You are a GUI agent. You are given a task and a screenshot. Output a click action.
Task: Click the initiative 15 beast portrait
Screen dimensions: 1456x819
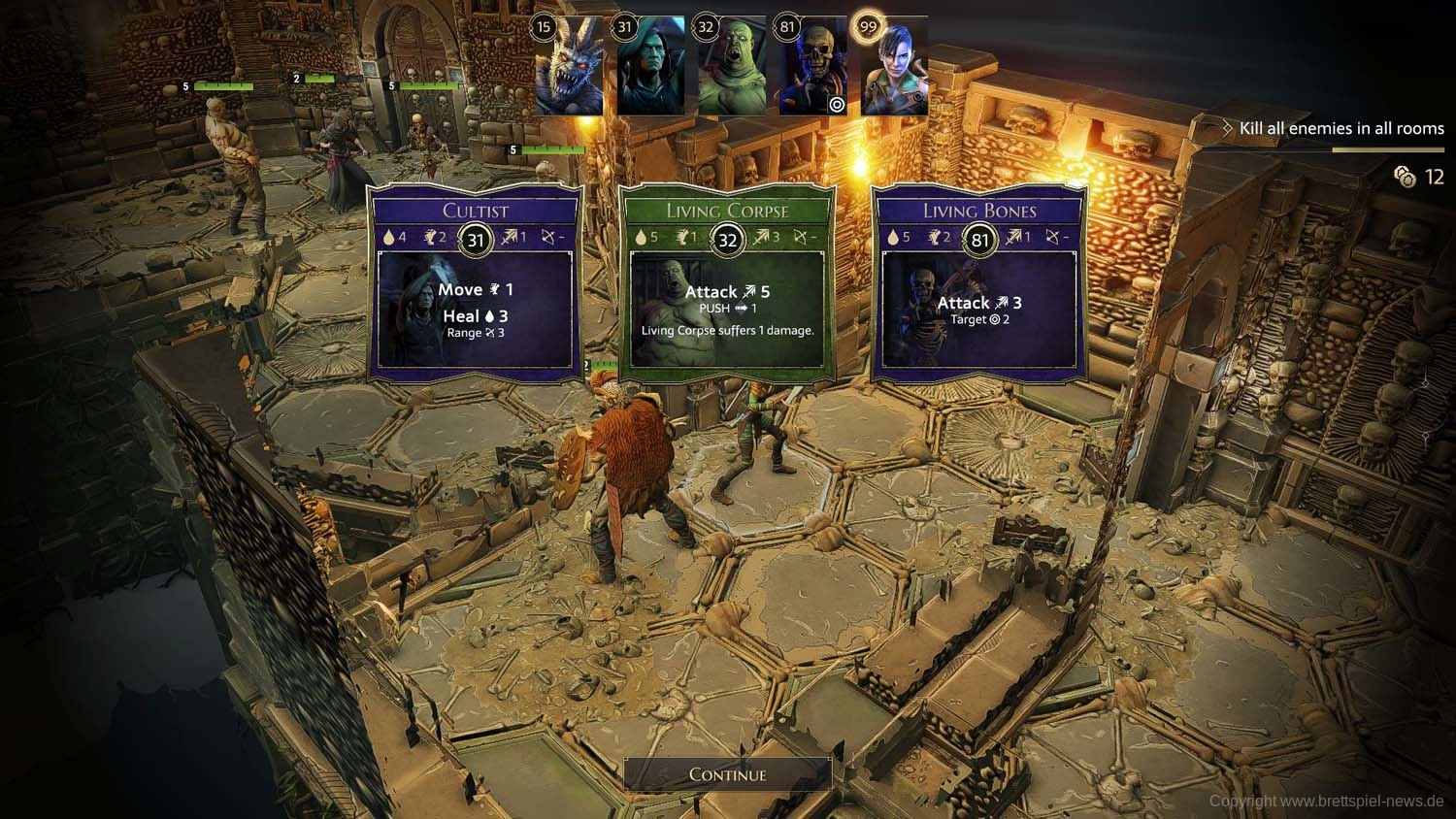[x=570, y=66]
